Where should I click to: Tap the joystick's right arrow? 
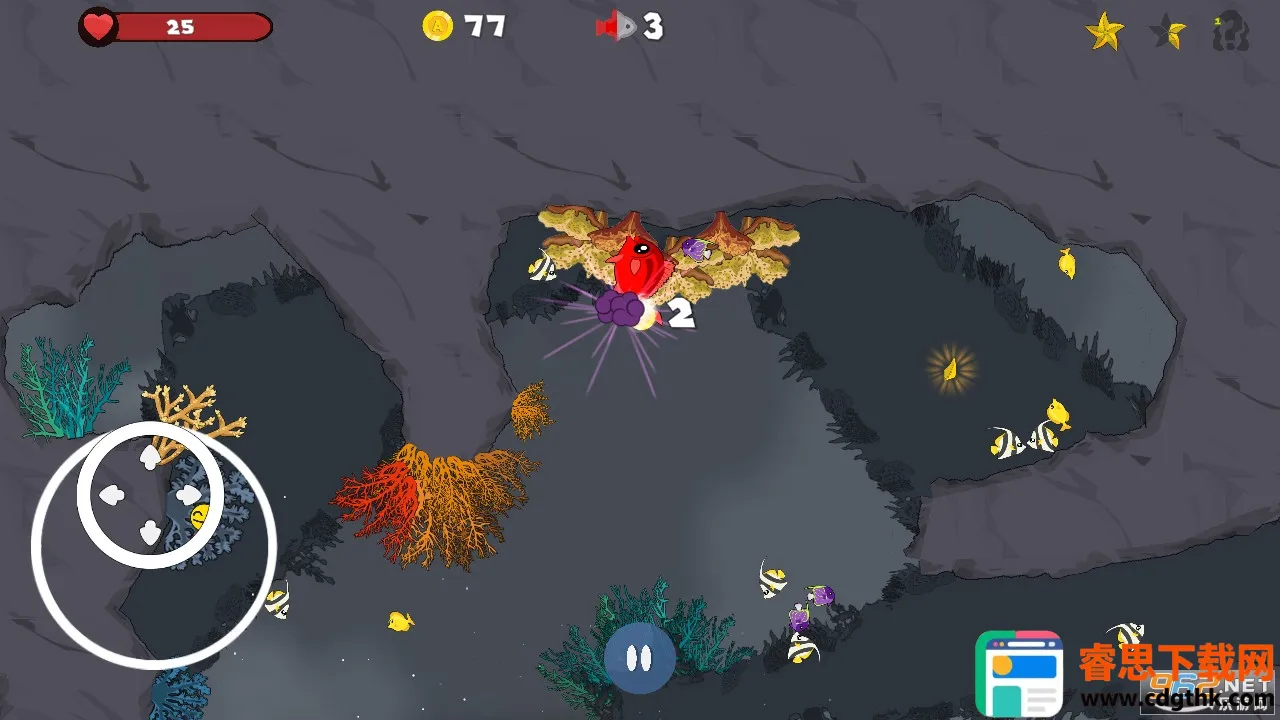187,494
